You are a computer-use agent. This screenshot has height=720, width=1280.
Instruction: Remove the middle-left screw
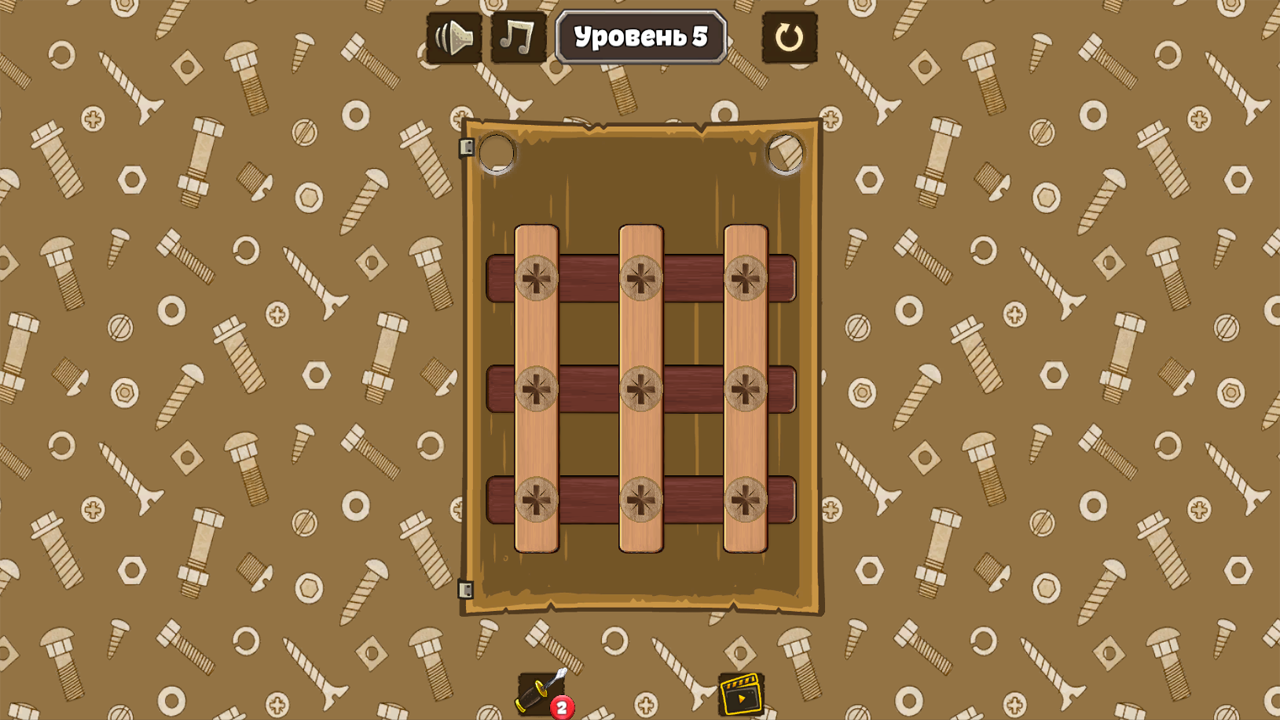(536, 390)
